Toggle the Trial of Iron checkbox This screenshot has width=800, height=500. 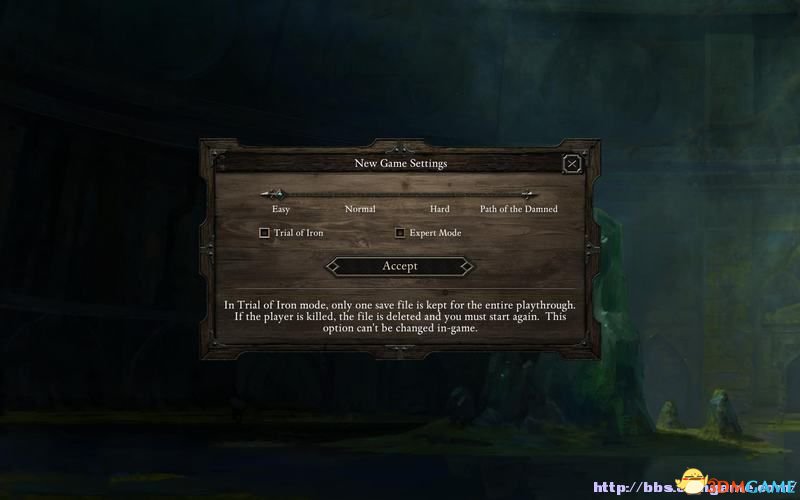point(264,233)
